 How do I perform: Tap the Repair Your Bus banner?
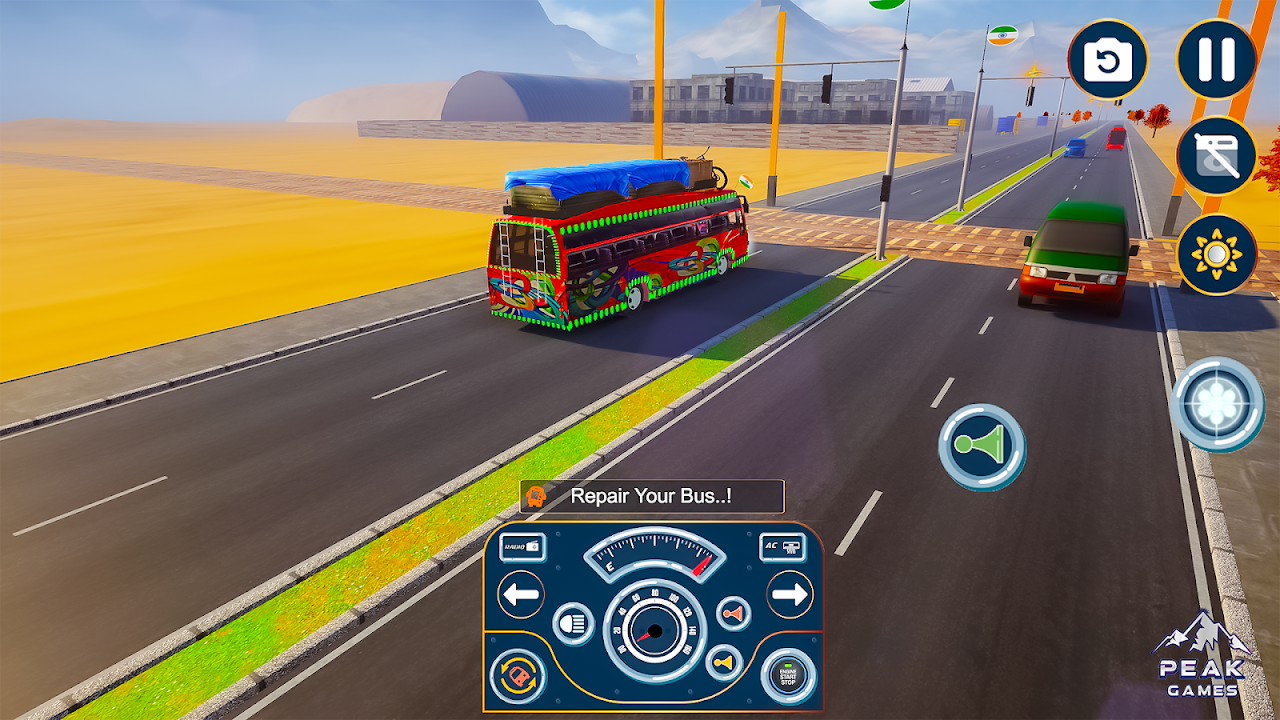[651, 496]
